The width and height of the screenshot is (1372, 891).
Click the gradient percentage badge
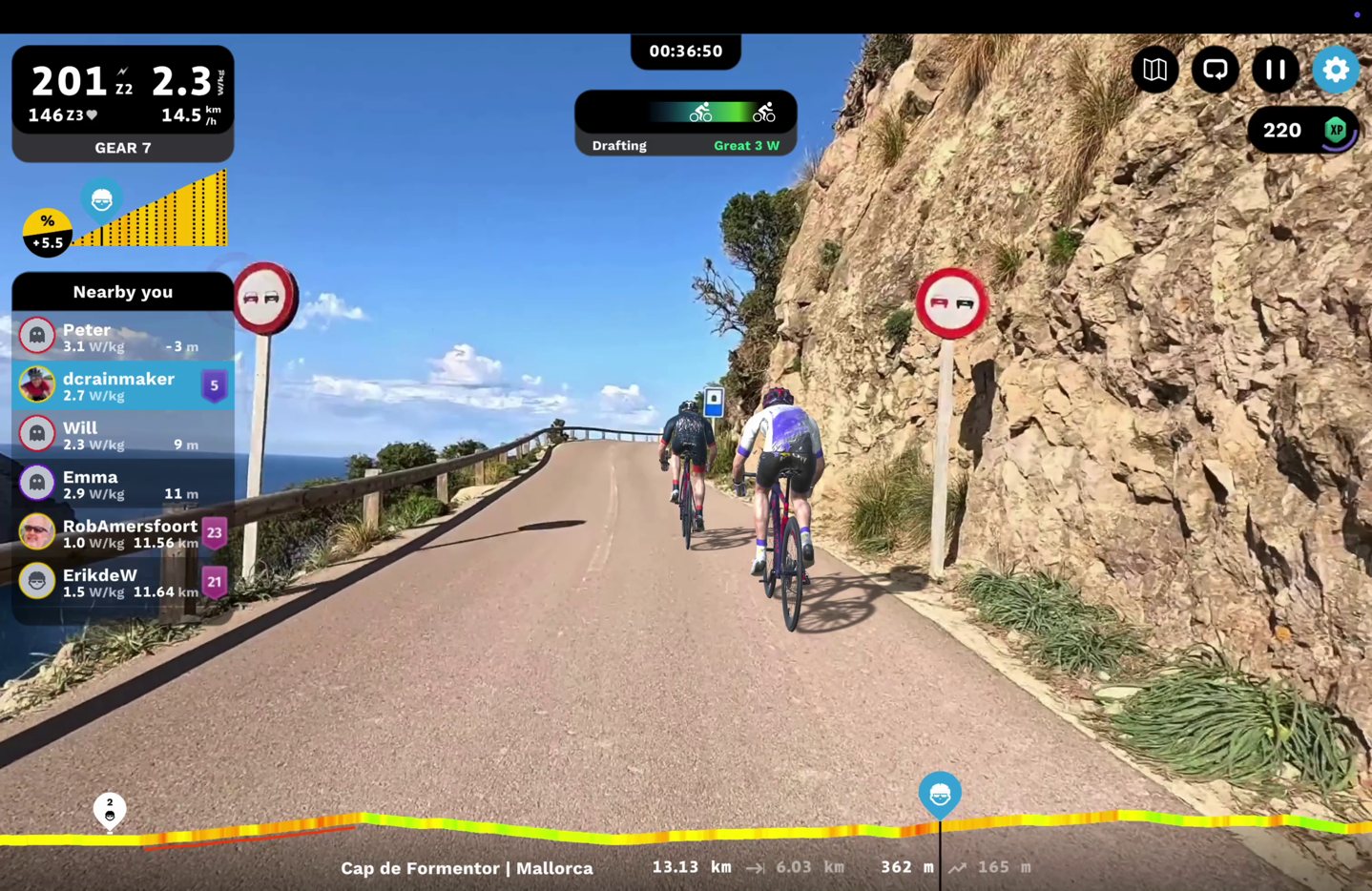(47, 233)
